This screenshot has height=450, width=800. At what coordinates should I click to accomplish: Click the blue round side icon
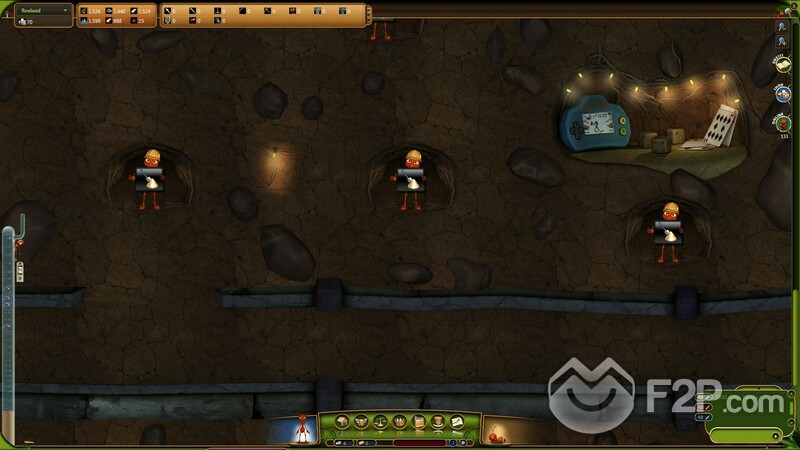782,93
